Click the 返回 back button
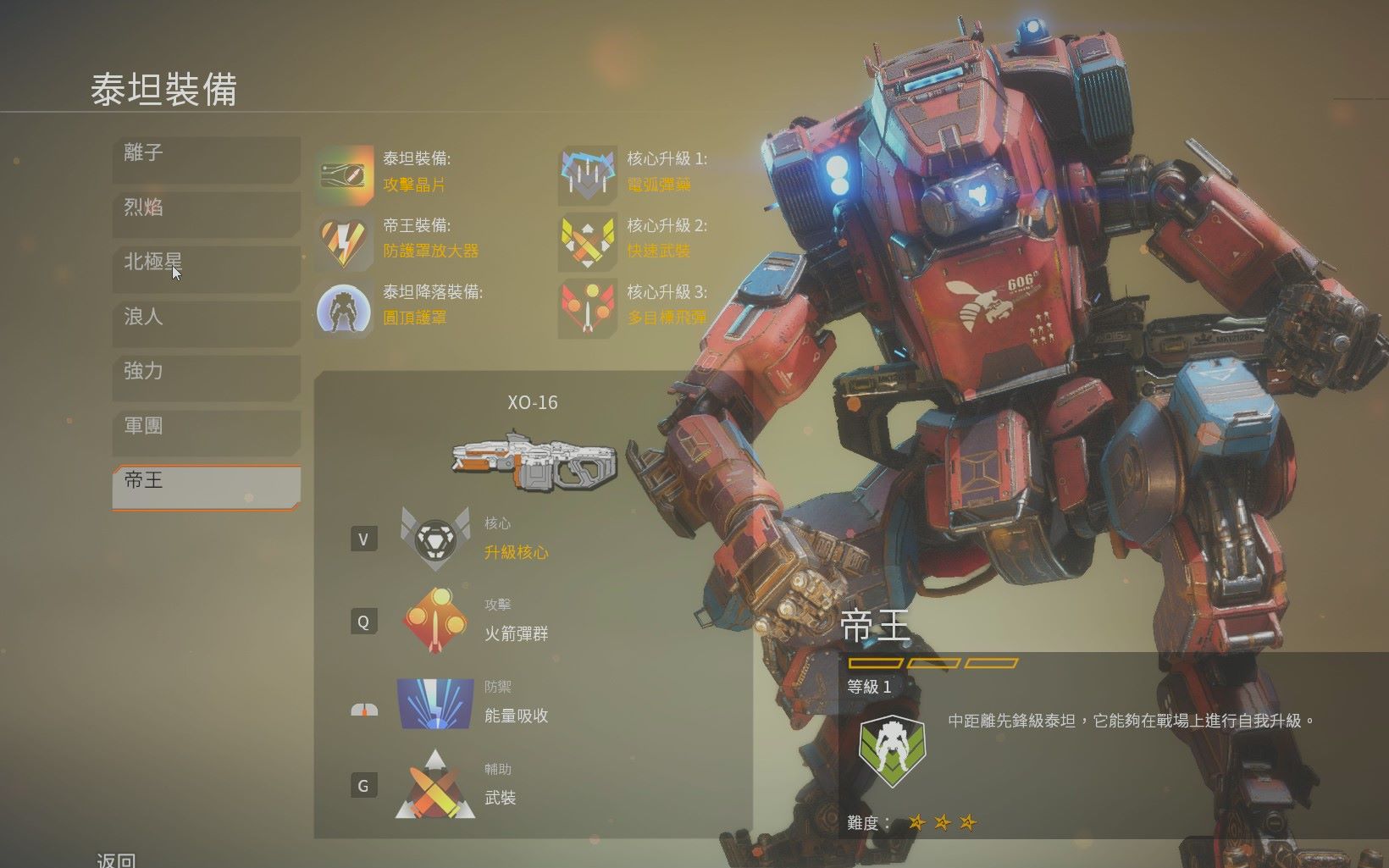Image resolution: width=1389 pixels, height=868 pixels. pyautogui.click(x=114, y=860)
